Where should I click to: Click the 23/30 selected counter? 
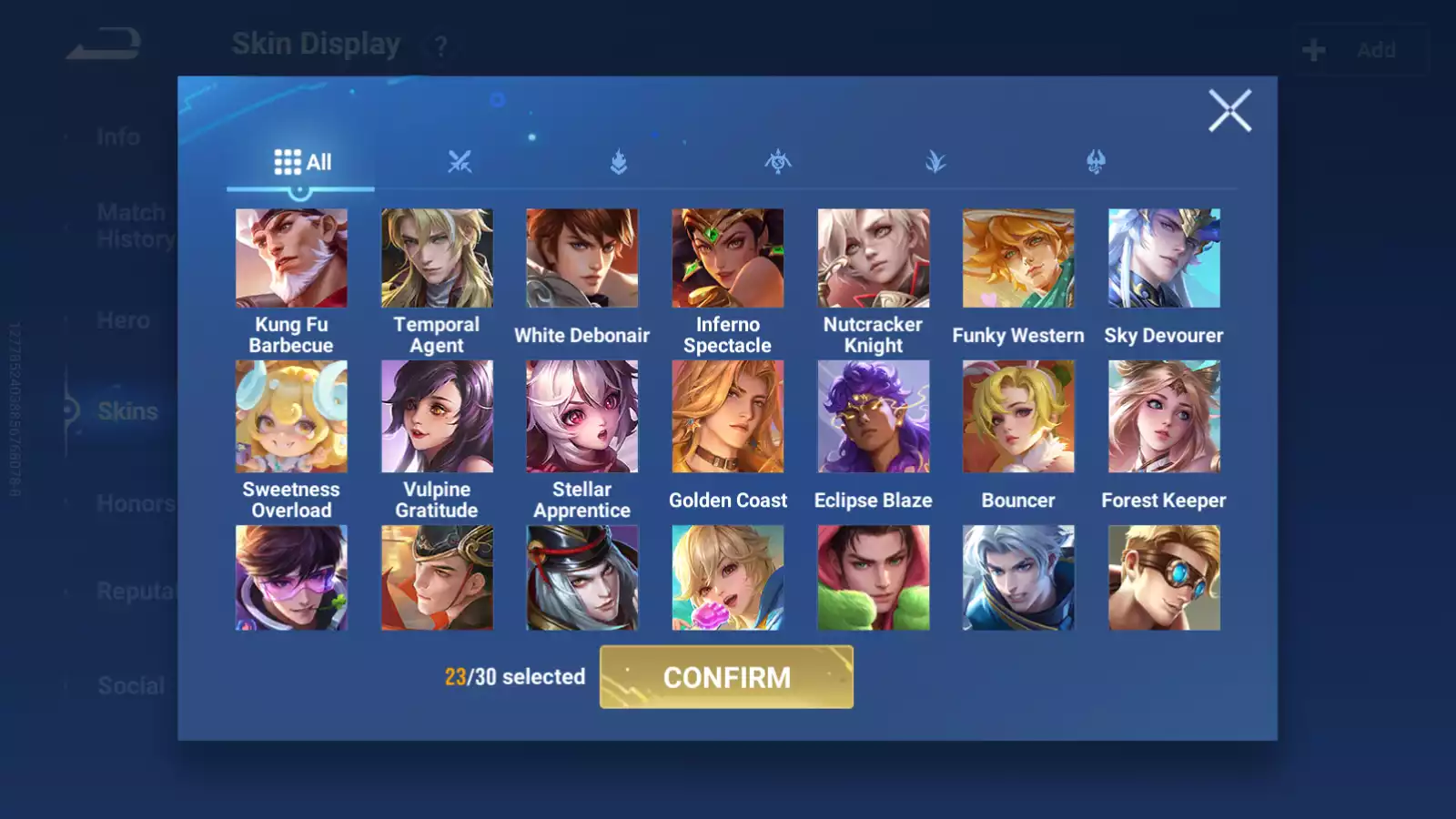coord(514,677)
